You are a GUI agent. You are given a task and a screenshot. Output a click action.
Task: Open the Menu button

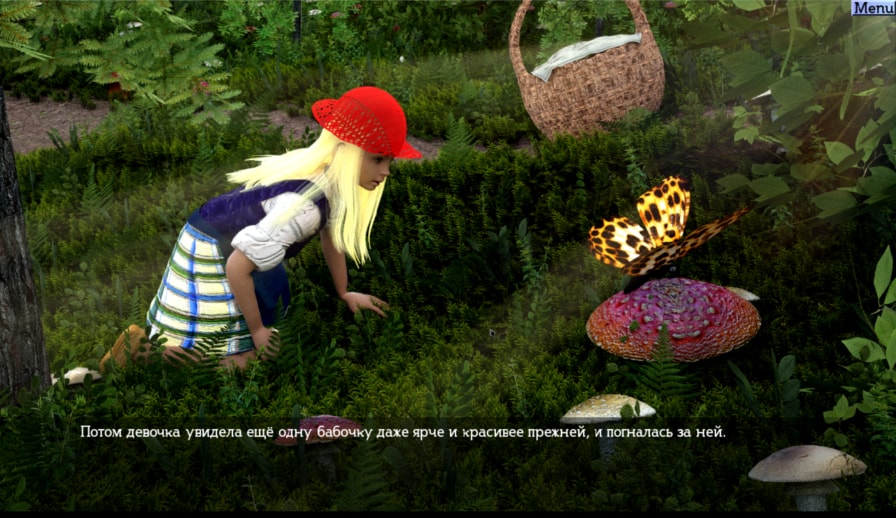point(873,8)
